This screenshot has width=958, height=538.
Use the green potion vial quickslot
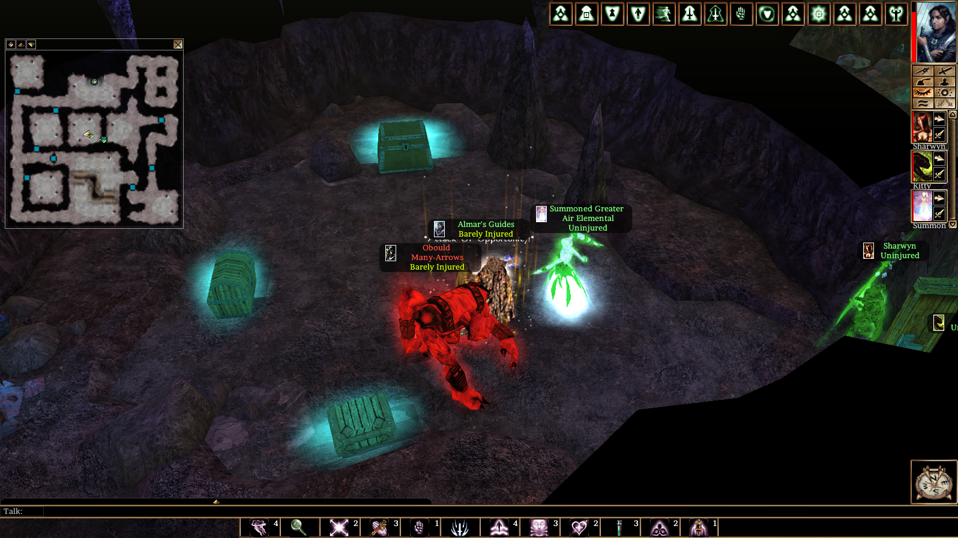point(619,527)
